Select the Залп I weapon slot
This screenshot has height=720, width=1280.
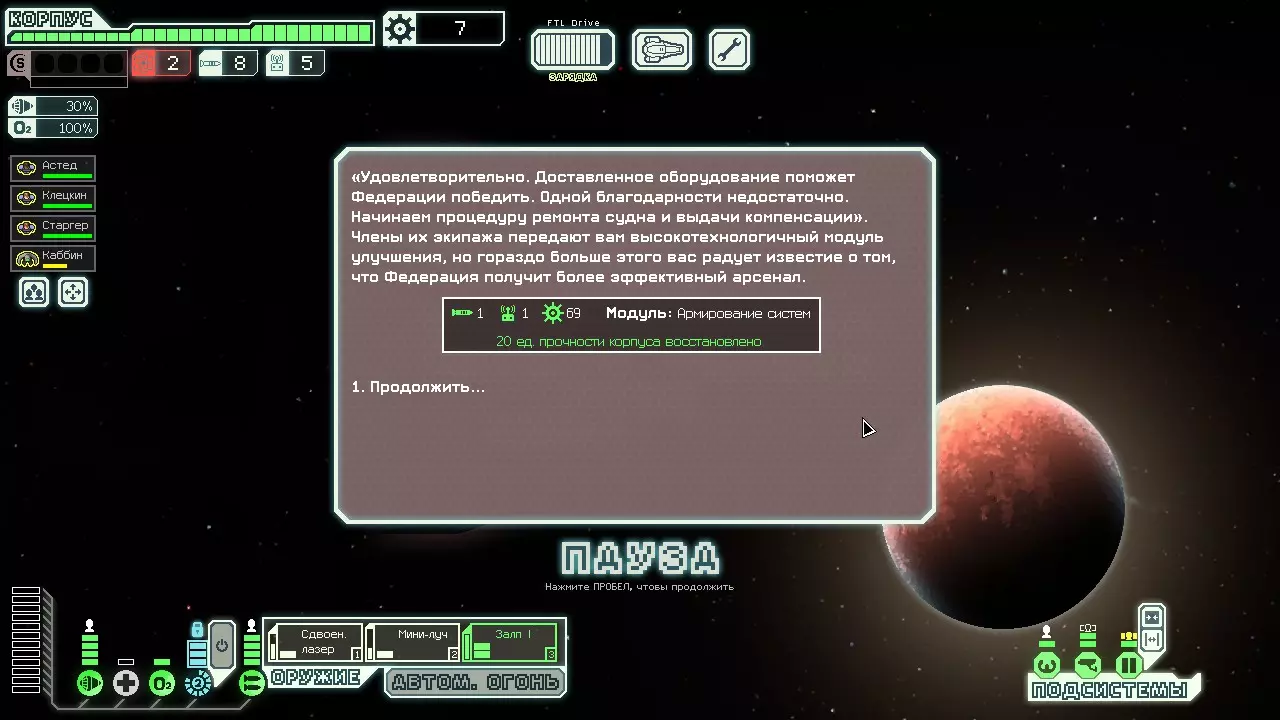click(x=511, y=642)
